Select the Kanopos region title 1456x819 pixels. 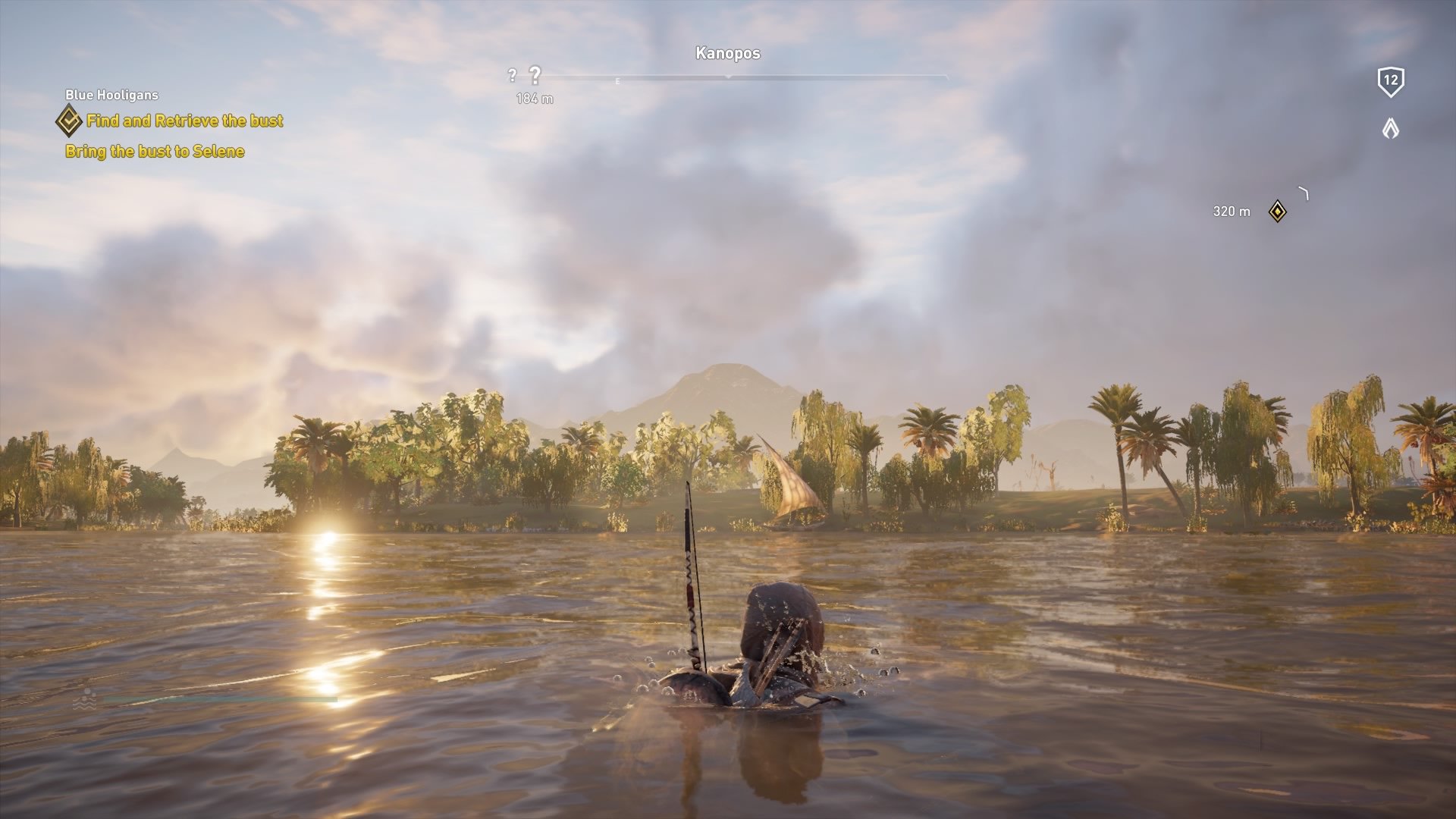pyautogui.click(x=727, y=54)
